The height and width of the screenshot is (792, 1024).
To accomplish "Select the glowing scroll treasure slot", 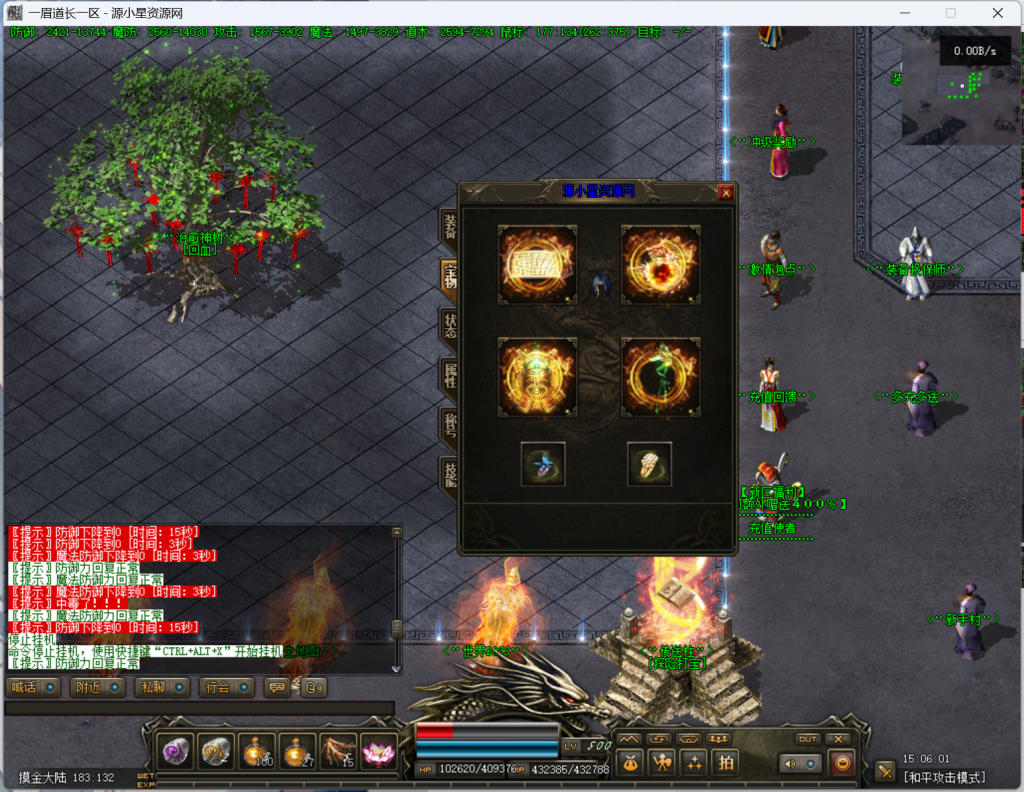I will pos(537,264).
